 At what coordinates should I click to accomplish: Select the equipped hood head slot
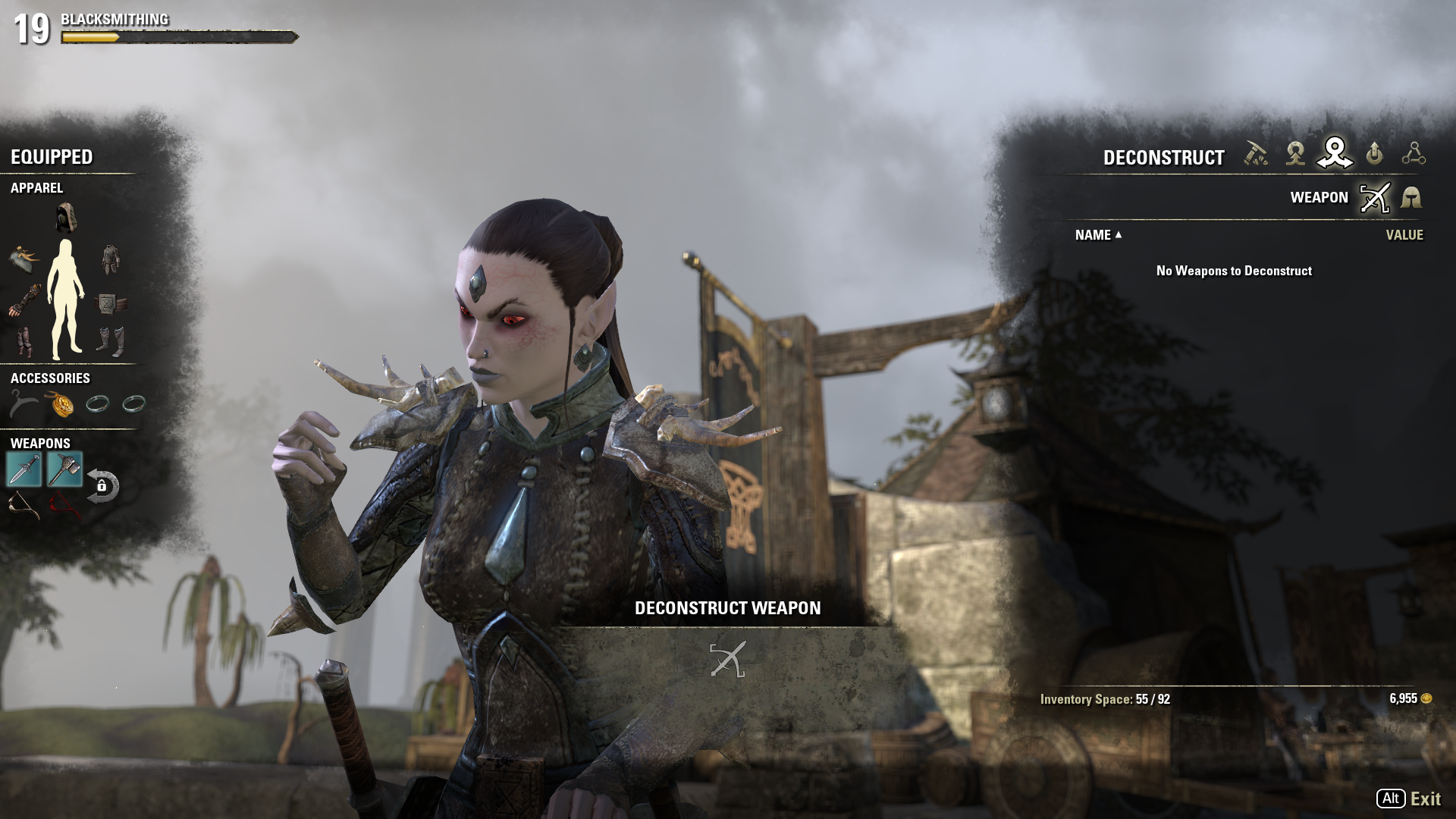point(66,218)
